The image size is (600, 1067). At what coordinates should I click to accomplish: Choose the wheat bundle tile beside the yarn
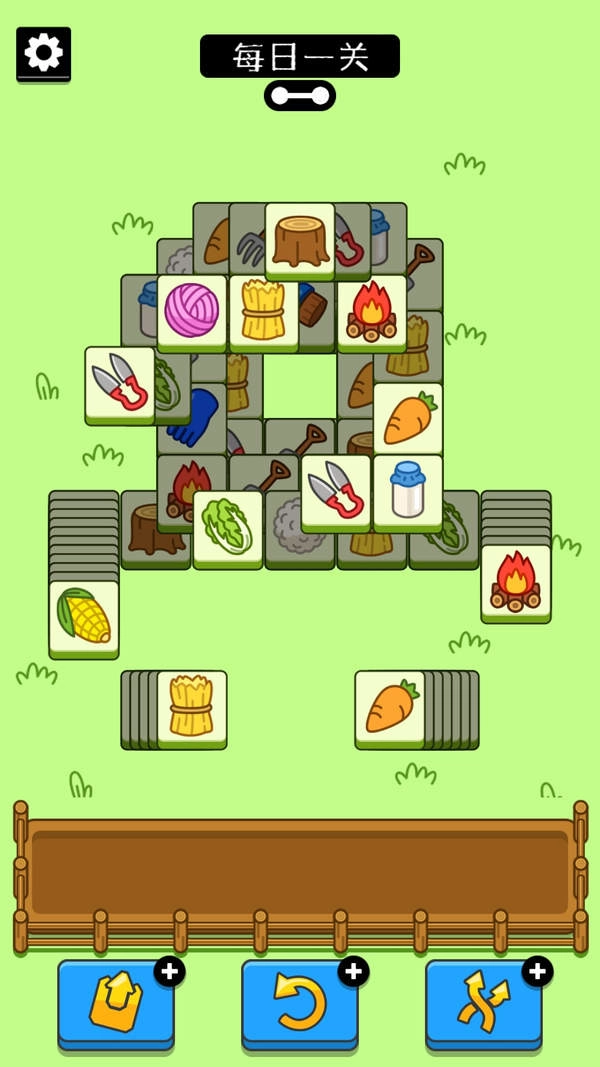click(x=264, y=311)
